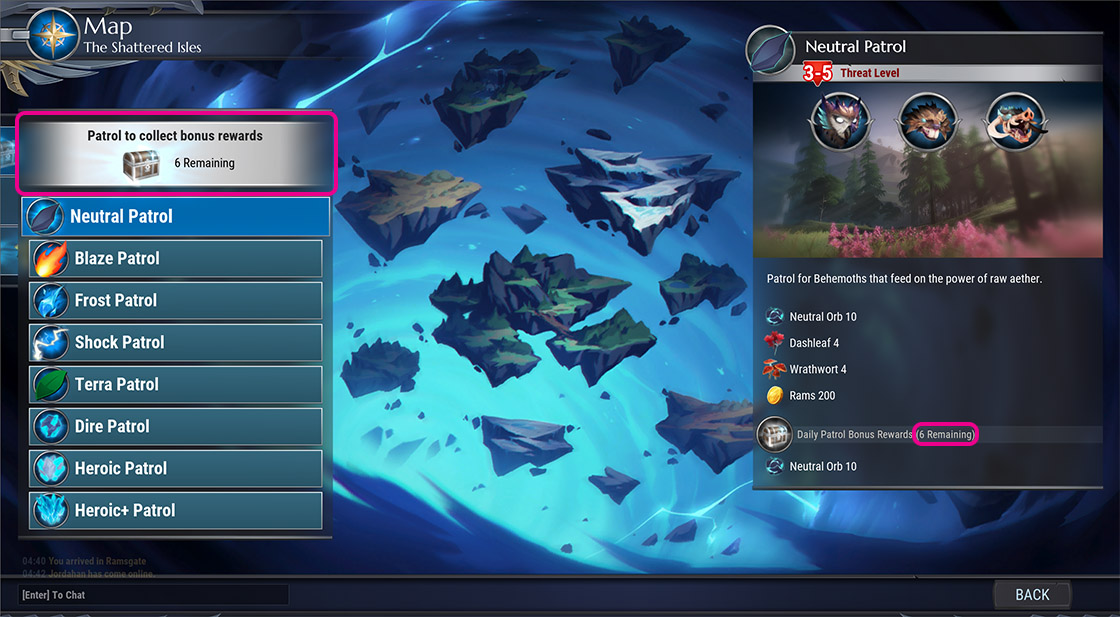This screenshot has width=1120, height=617.
Task: View the Daily Patrol Bonus Rewards chest
Action: [x=773, y=435]
